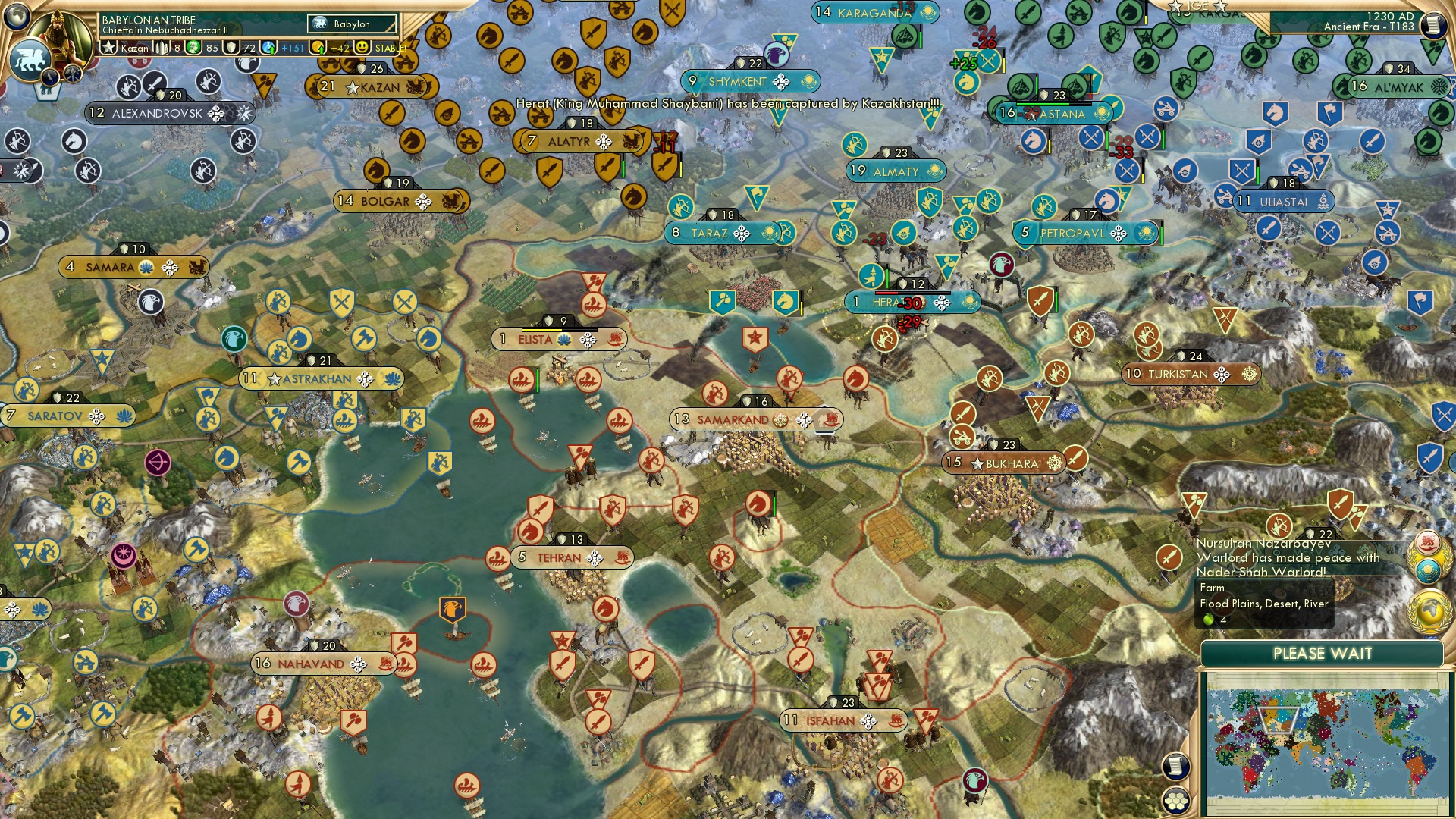Screen dimensions: 1456x819
Task: Open diplomacy via Nebuchadnezzar II leader portrait
Action: (59, 35)
